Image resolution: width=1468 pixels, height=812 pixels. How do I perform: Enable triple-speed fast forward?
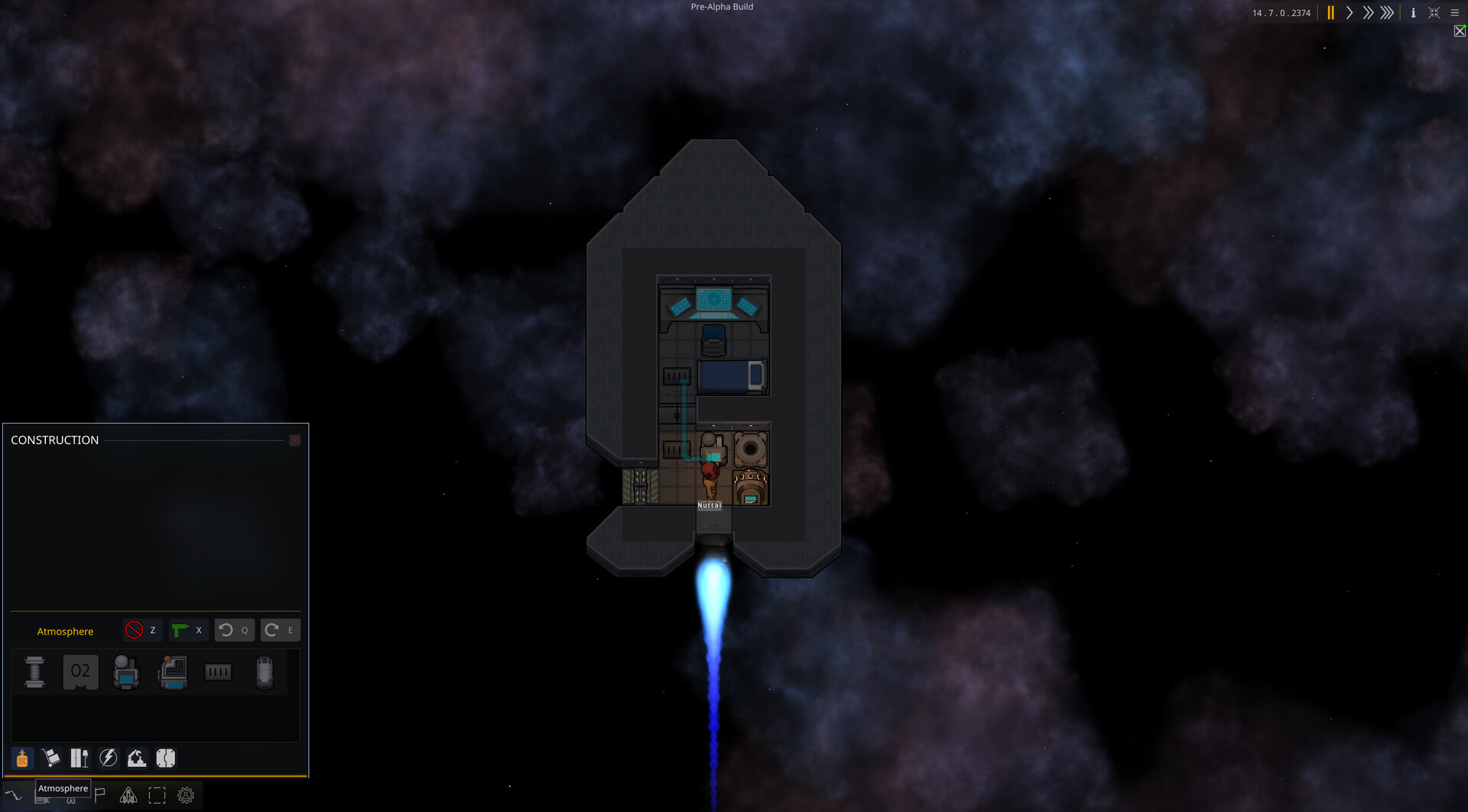point(1385,13)
